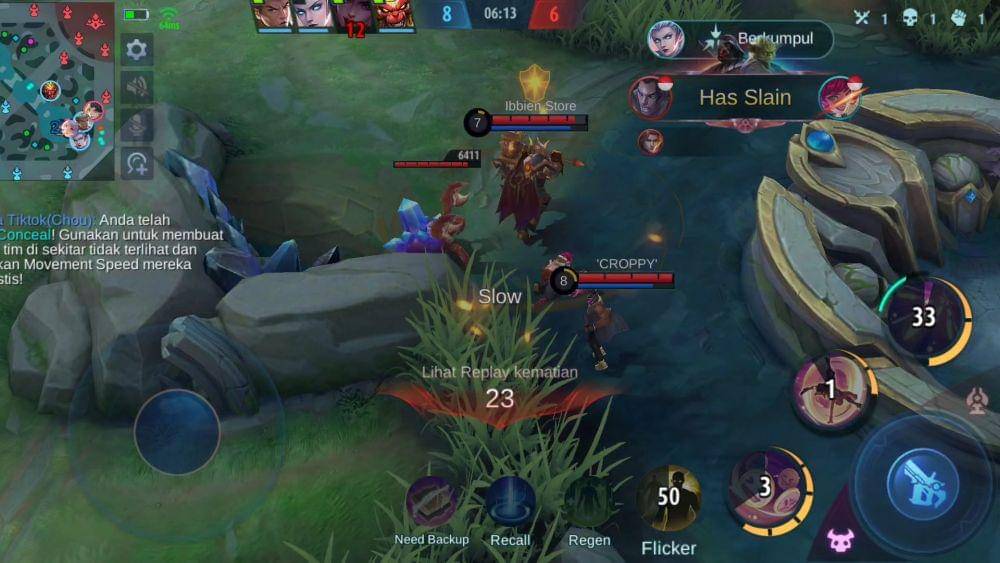The width and height of the screenshot is (1000, 563).
Task: Open the gear settings icon
Action: coord(137,49)
